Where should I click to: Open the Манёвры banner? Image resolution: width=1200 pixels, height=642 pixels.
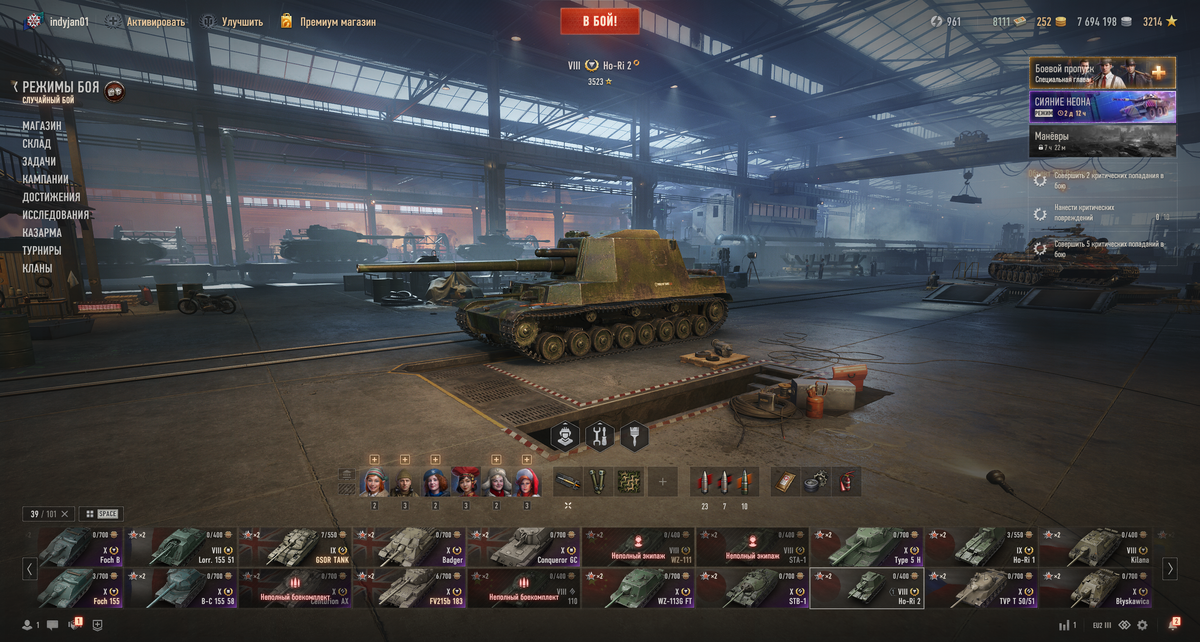(1102, 141)
